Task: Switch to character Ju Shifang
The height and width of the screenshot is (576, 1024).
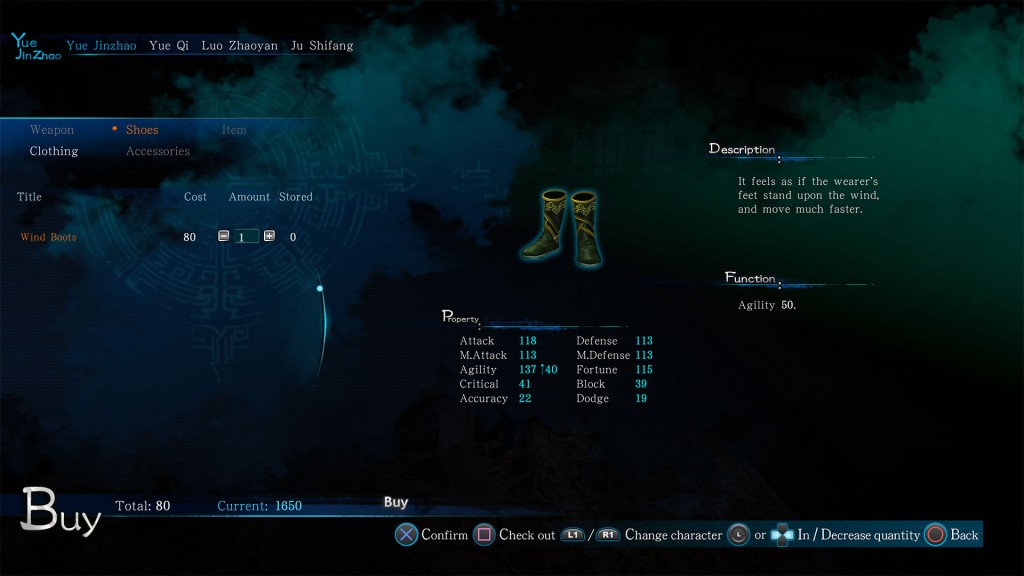Action: [321, 46]
